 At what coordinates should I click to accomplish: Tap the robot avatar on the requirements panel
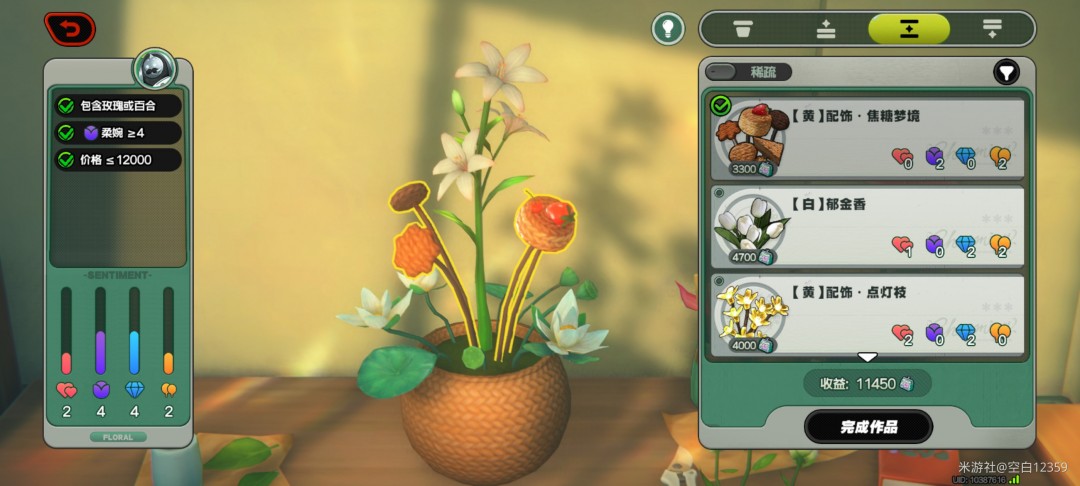point(155,70)
